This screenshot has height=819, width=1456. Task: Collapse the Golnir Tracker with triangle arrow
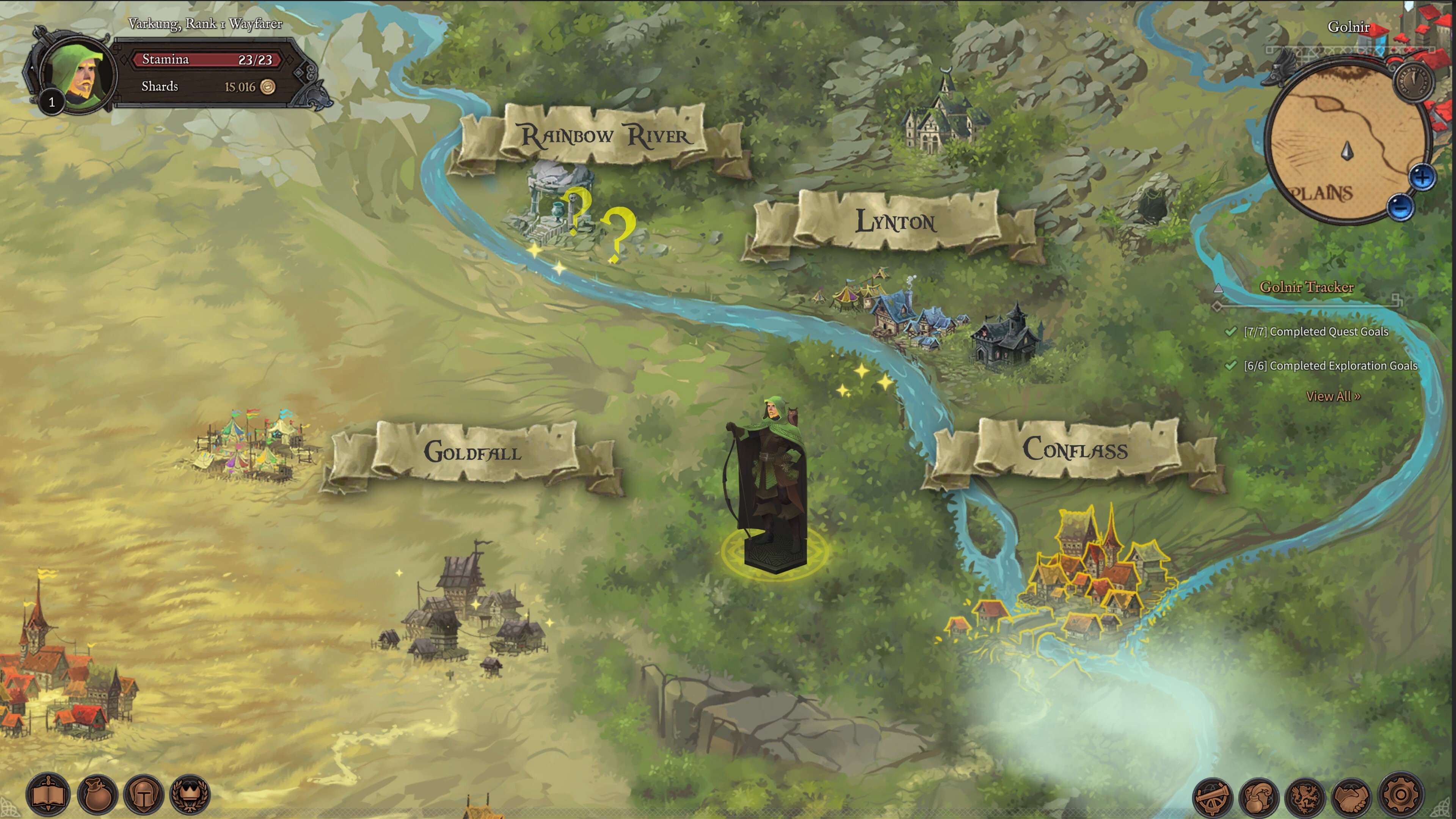pyautogui.click(x=1219, y=288)
